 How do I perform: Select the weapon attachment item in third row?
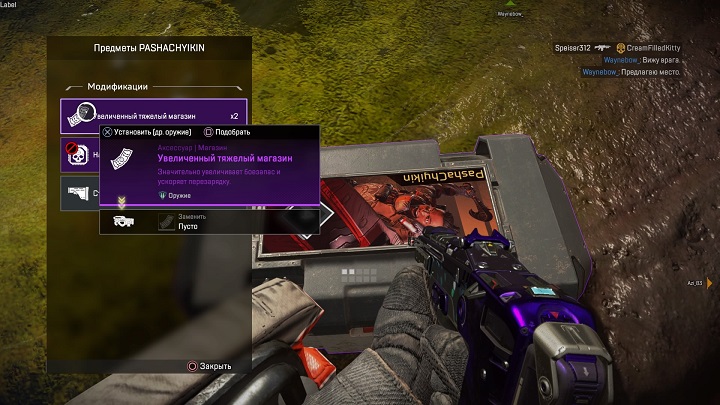coord(78,193)
